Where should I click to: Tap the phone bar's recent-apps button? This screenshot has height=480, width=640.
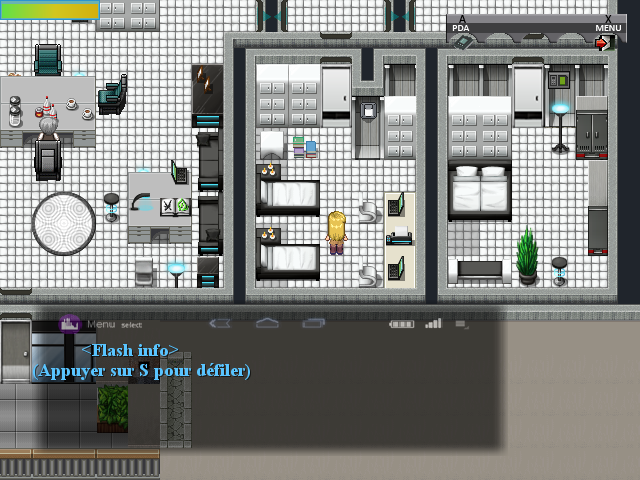pos(314,323)
